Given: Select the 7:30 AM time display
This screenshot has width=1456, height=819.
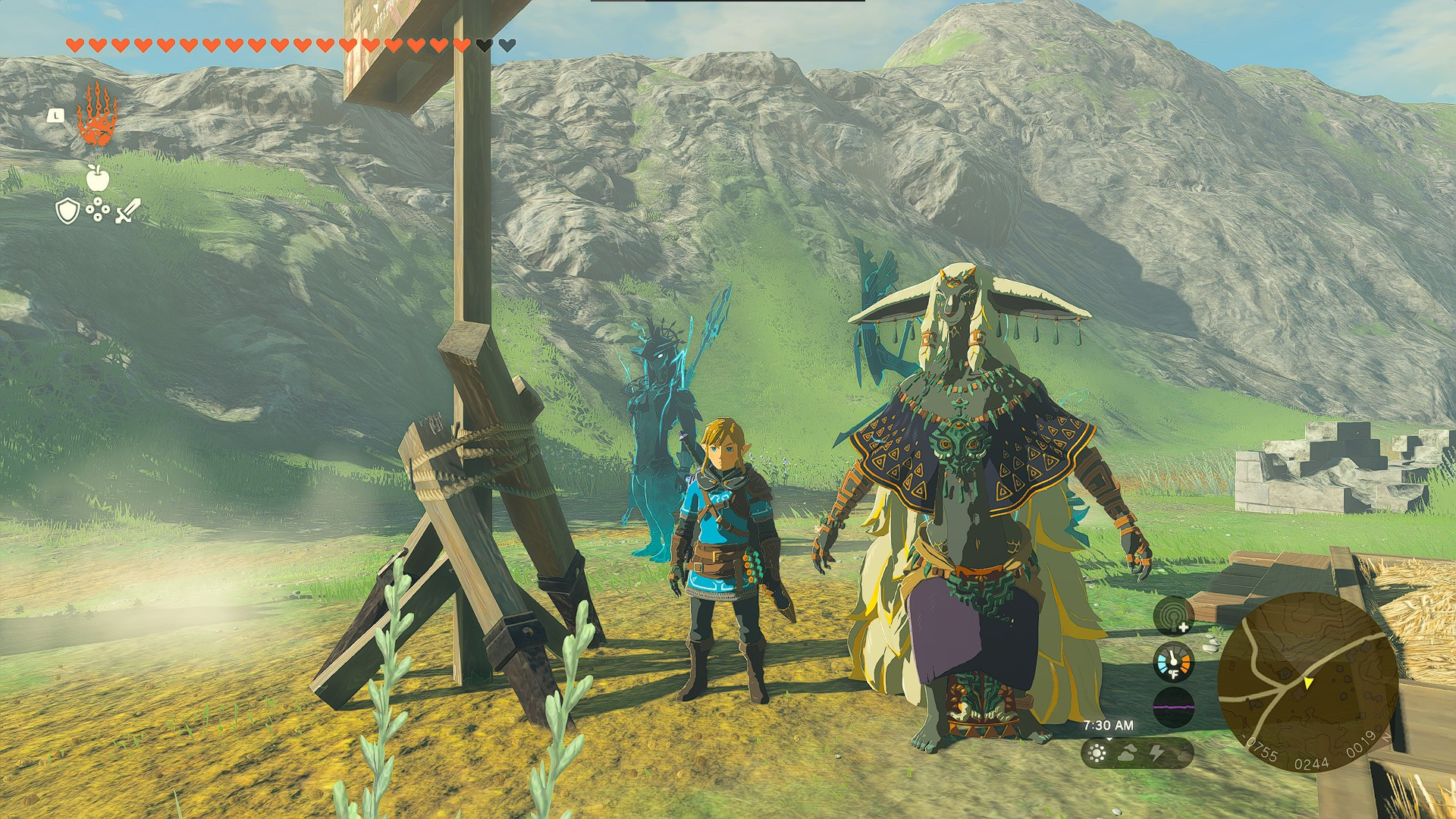Looking at the screenshot, I should click(1109, 723).
